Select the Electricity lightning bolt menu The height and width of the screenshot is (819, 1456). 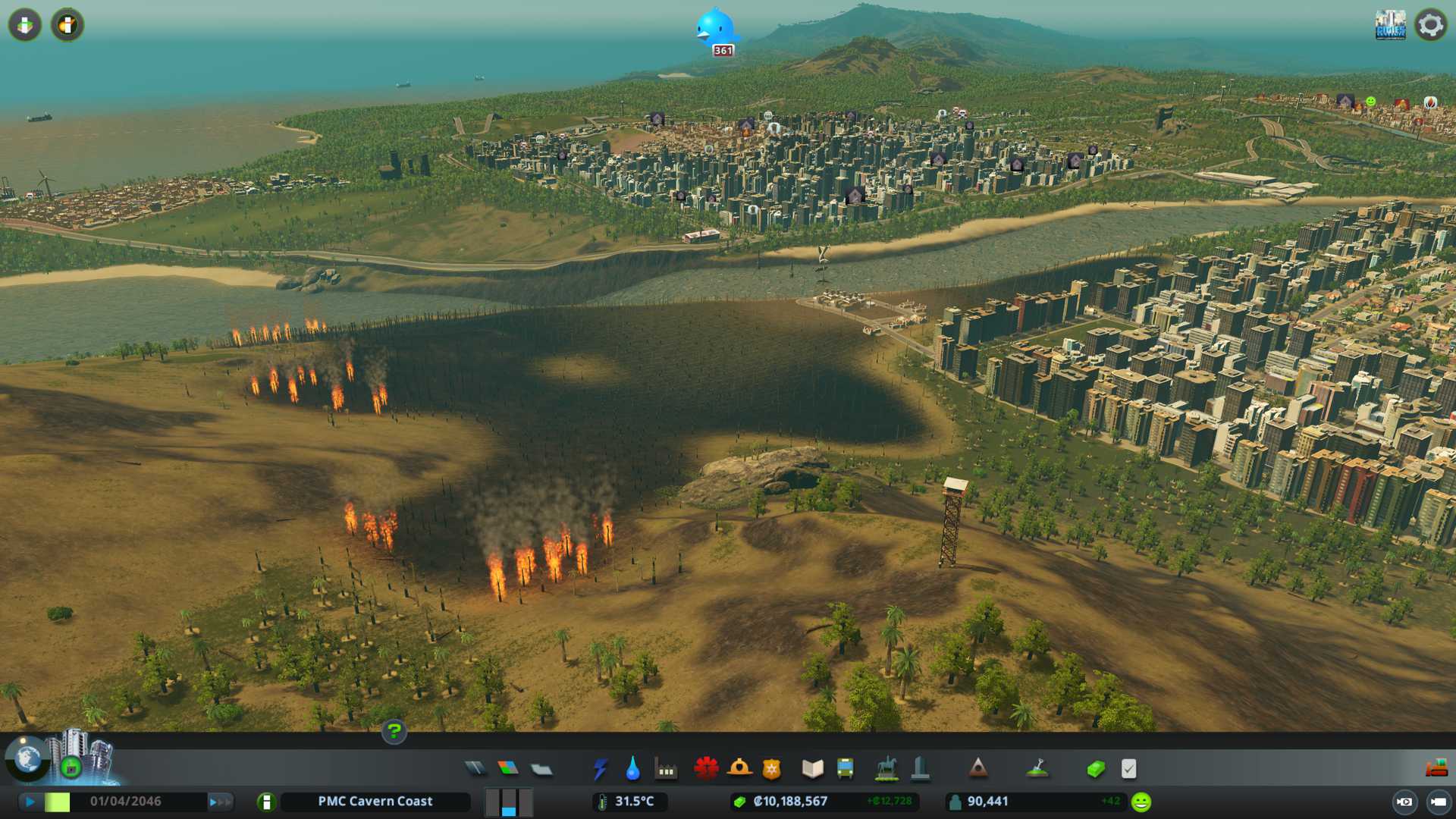pos(600,769)
